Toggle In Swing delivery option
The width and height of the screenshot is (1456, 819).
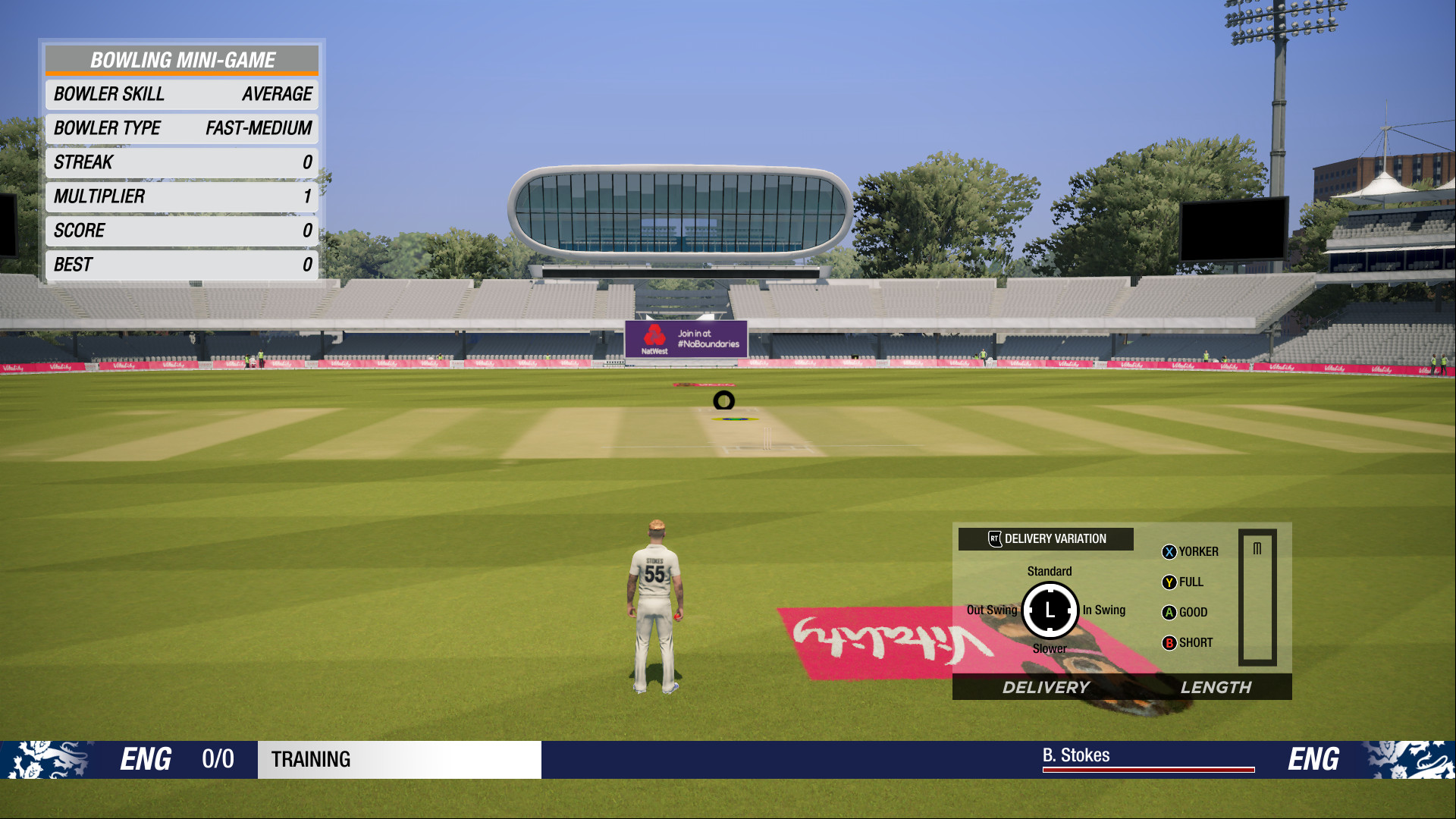[x=1104, y=610]
